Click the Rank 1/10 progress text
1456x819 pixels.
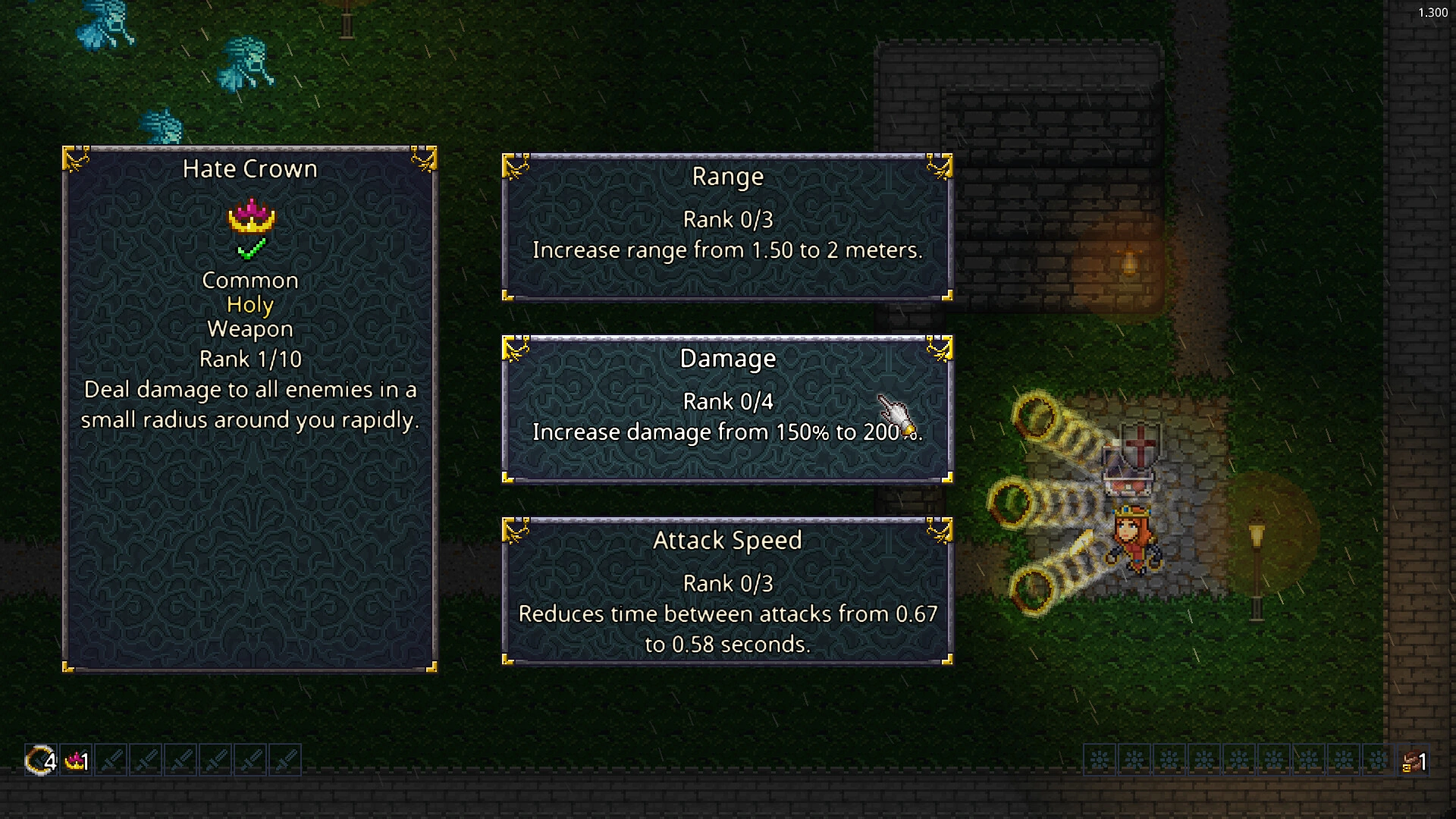pos(249,359)
